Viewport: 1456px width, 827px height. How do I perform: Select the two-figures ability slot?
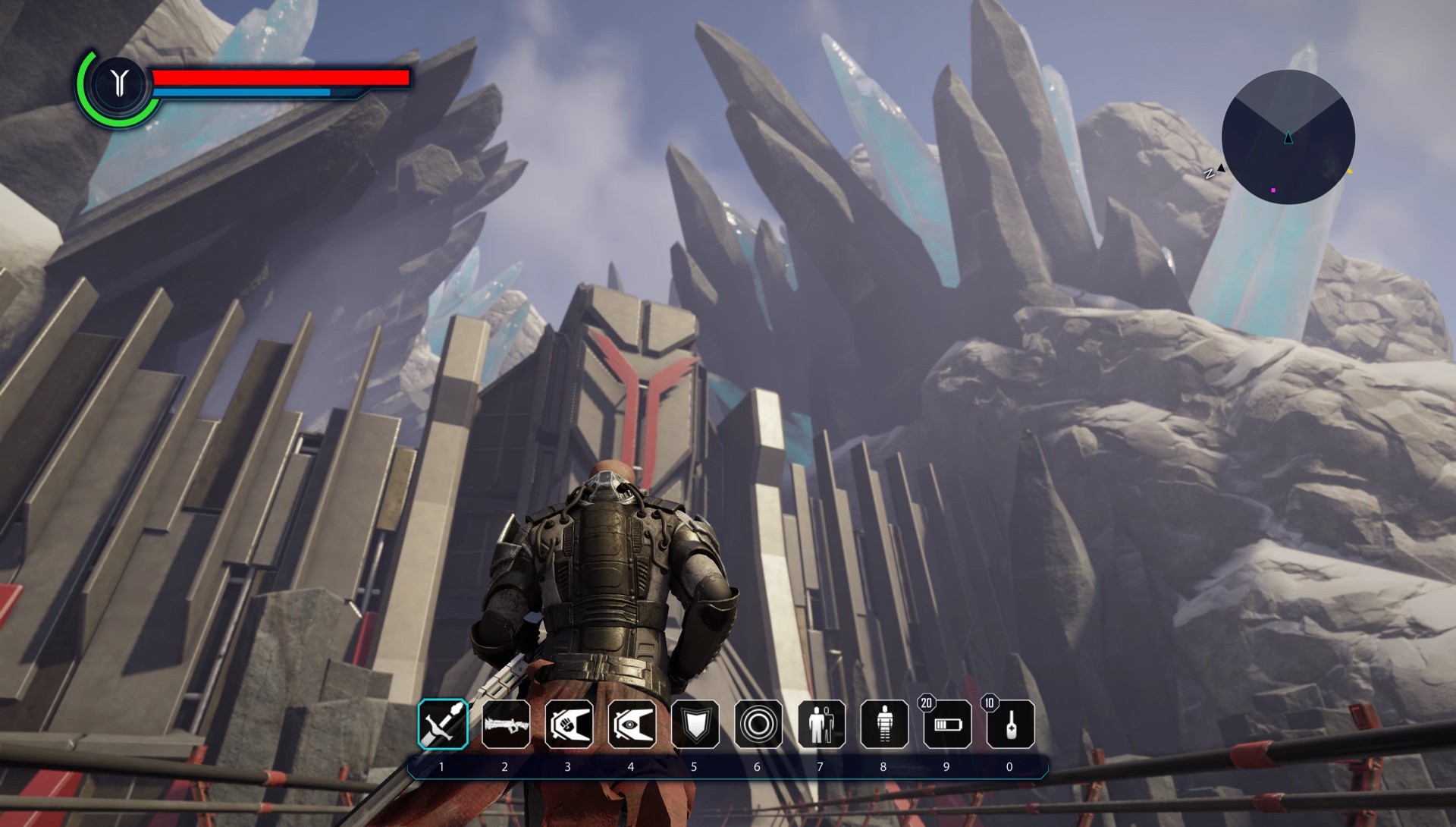[x=821, y=724]
